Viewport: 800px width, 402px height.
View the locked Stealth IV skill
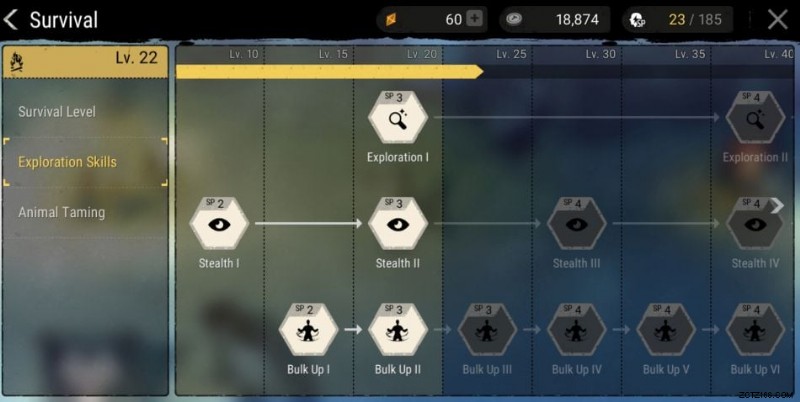[x=755, y=225]
